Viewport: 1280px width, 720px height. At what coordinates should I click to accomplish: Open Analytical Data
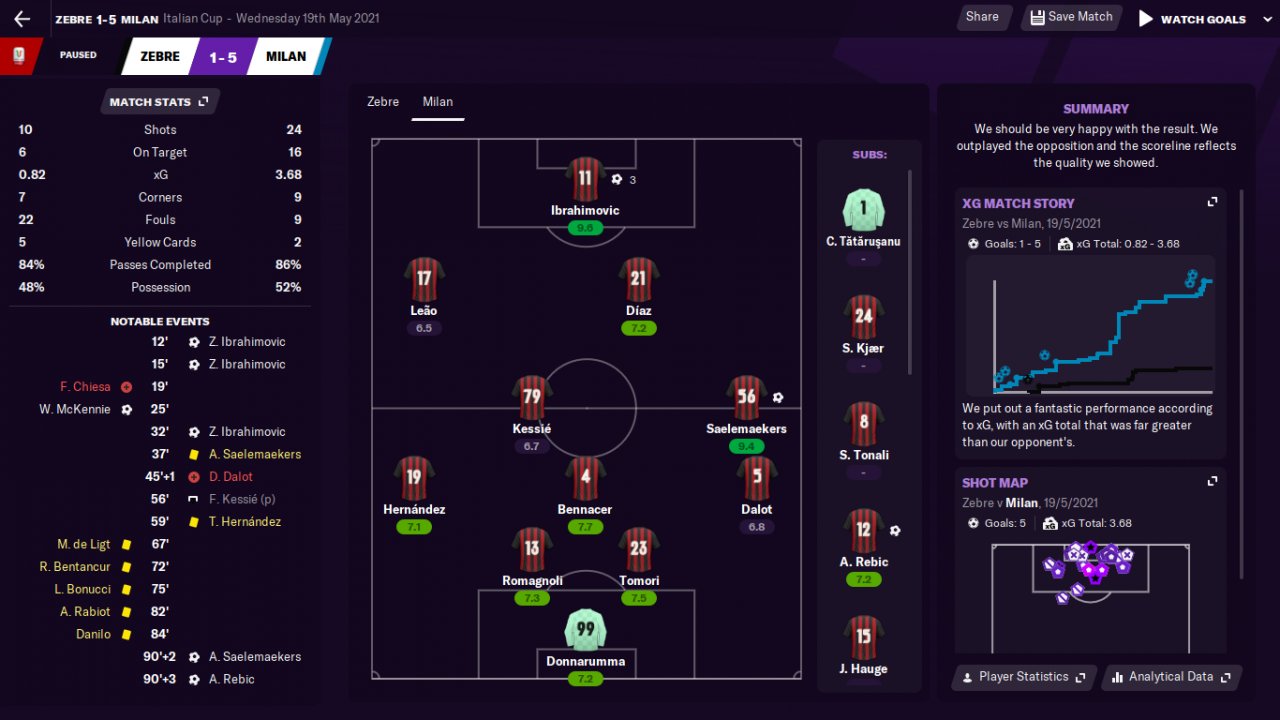coord(1172,677)
